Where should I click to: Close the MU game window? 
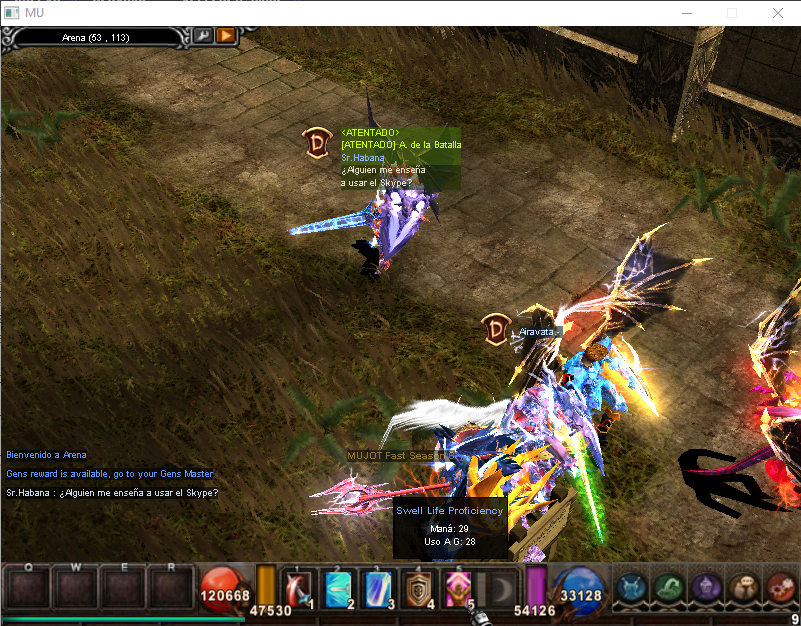777,13
